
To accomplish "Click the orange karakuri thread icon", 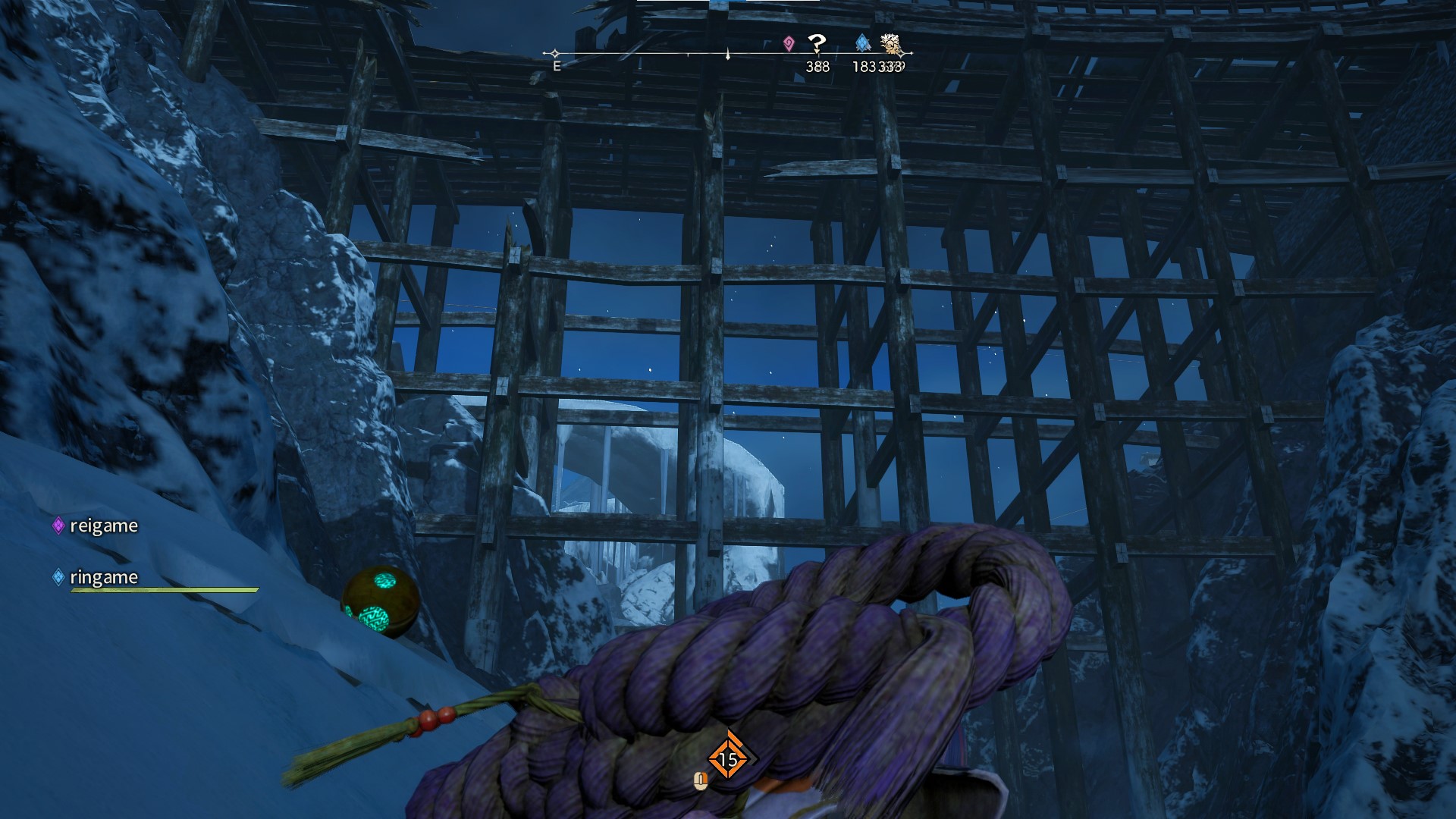I will click(x=727, y=759).
